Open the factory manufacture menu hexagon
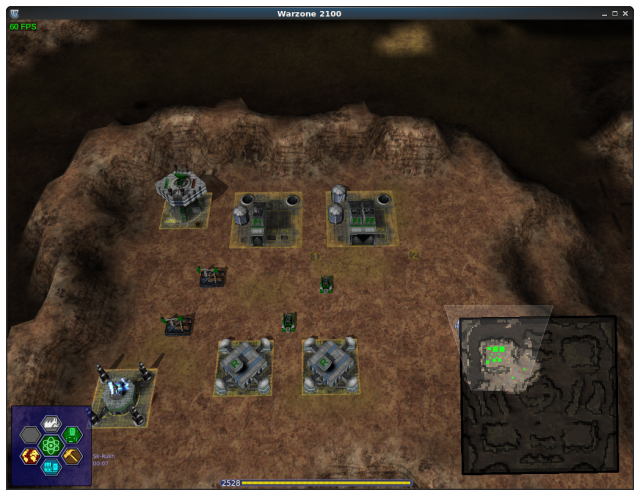Image resolution: width=640 pixels, height=496 pixels. [51, 422]
